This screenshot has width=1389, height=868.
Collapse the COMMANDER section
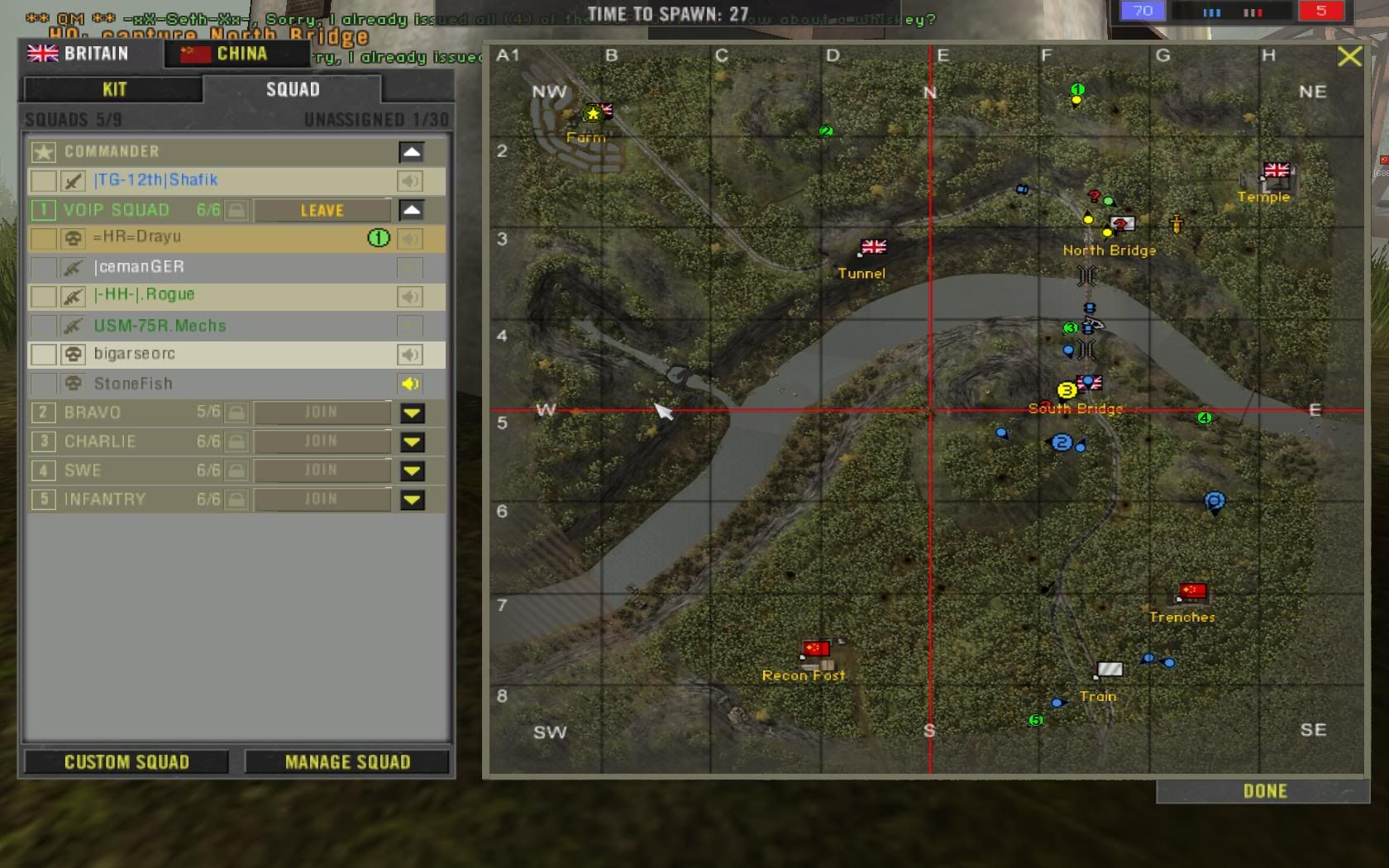pyautogui.click(x=411, y=151)
